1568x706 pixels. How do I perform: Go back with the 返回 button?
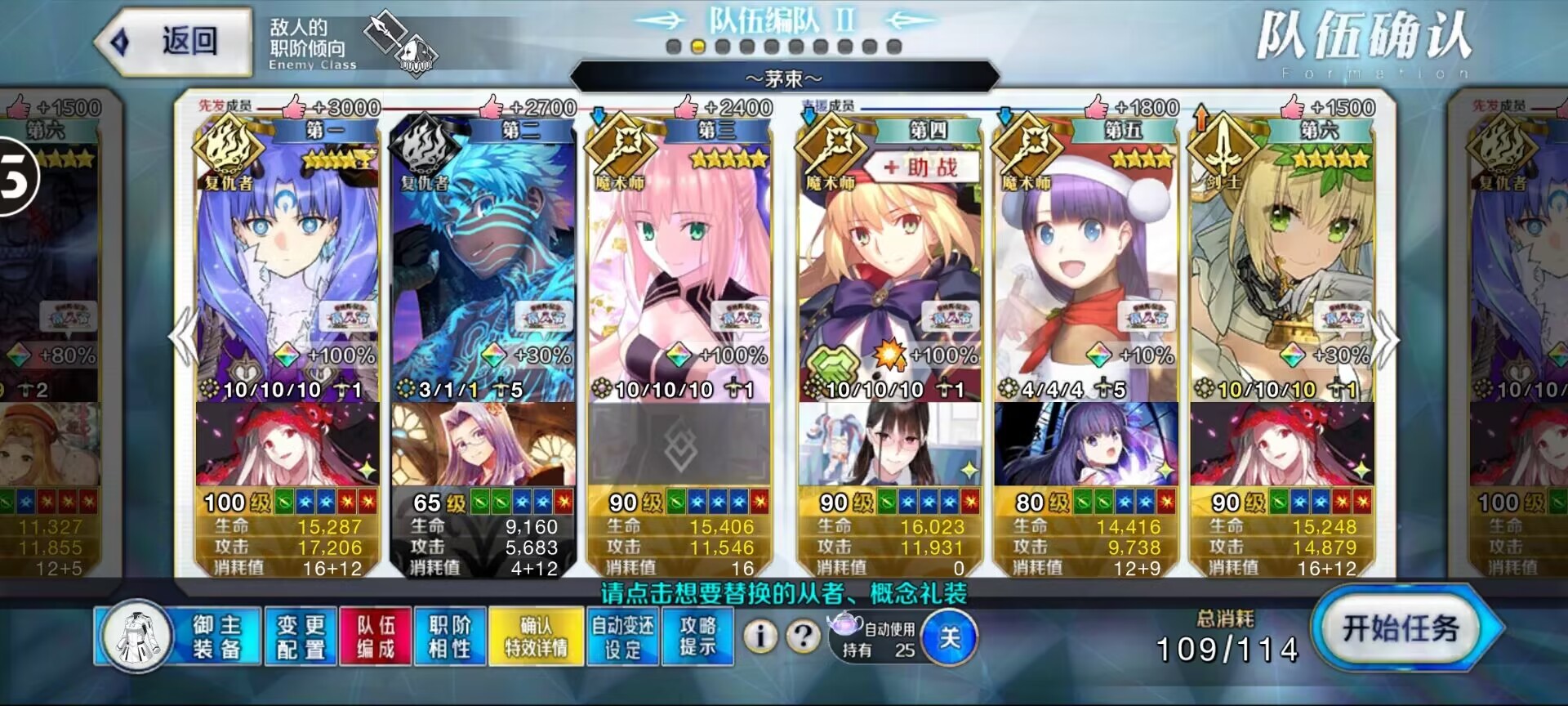coord(173,41)
